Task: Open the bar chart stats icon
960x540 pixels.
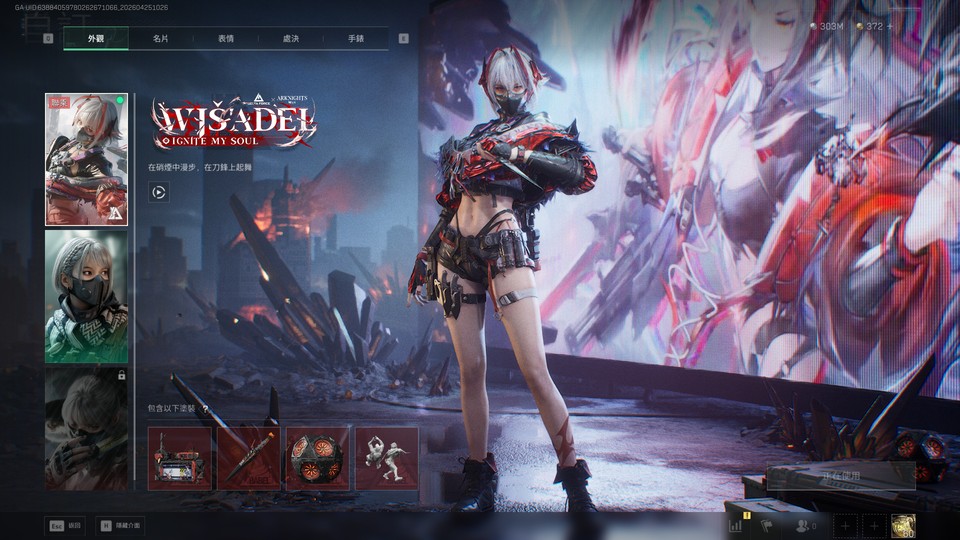Action: 737,524
